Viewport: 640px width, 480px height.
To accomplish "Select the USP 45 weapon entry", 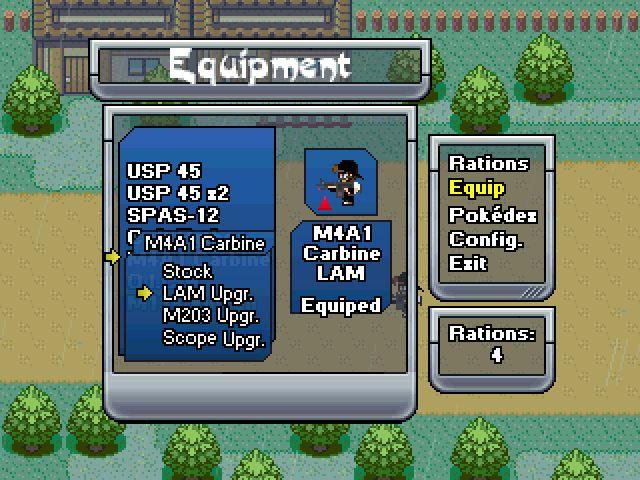I will point(164,171).
